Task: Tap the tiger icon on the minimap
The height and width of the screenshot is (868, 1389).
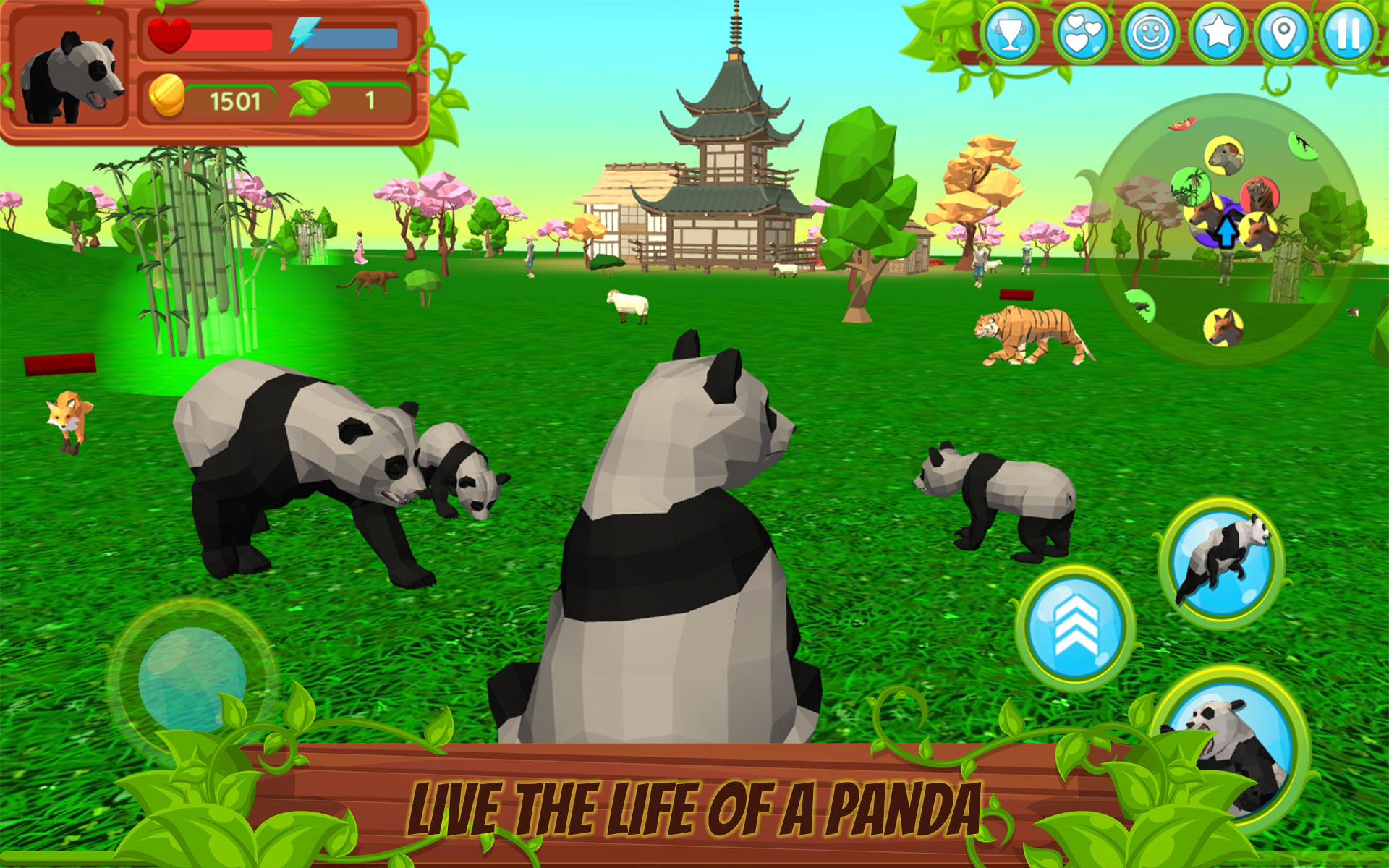Action: point(1259,195)
